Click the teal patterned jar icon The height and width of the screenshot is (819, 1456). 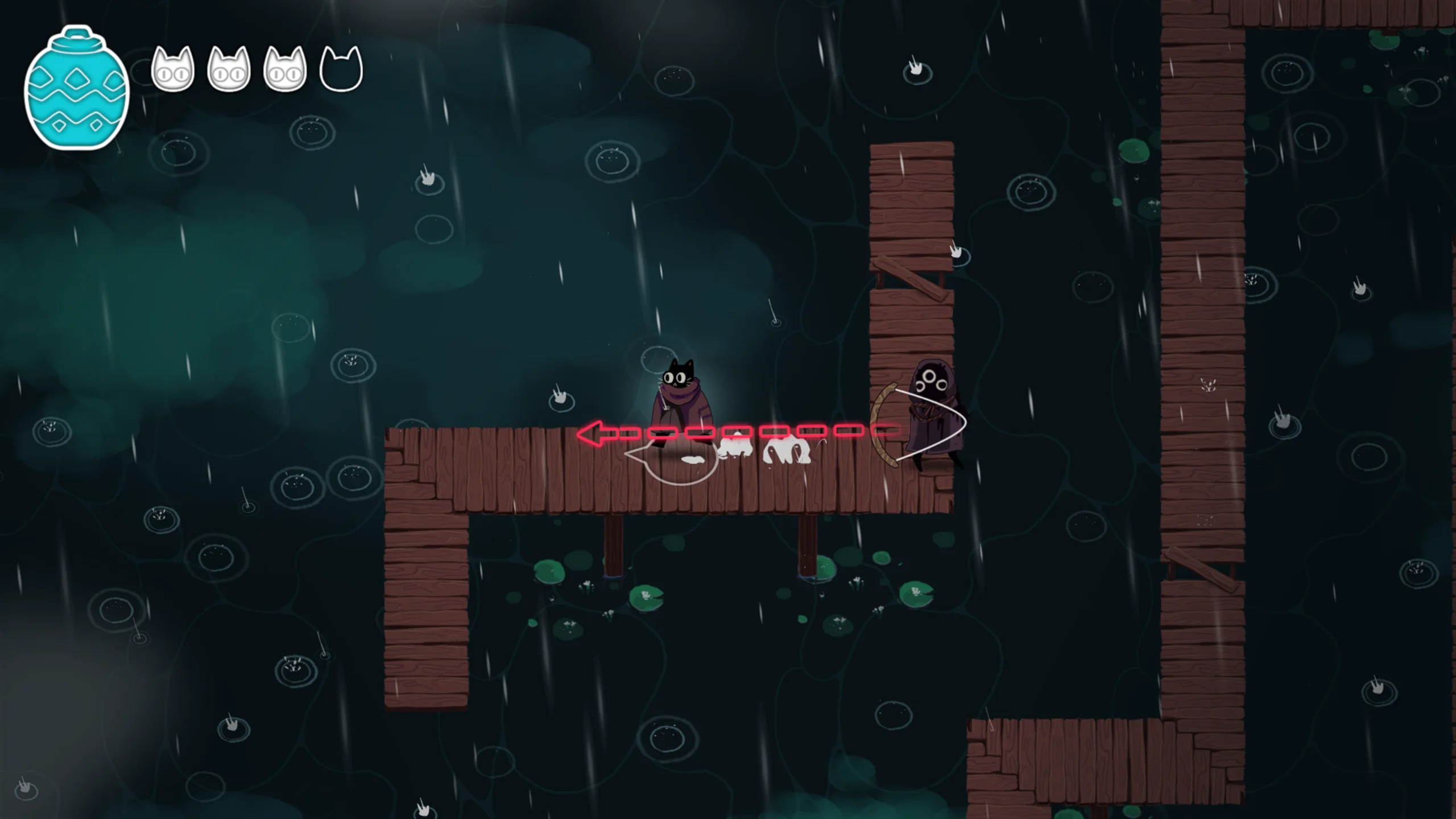(77, 88)
